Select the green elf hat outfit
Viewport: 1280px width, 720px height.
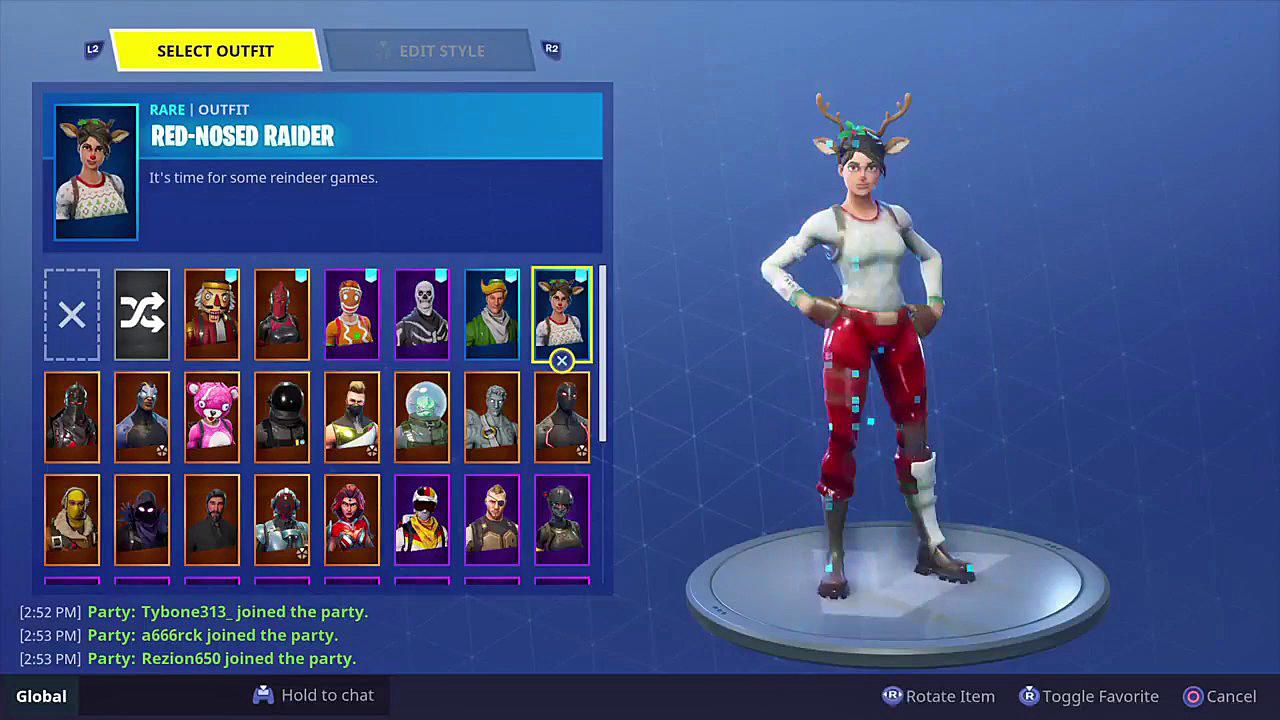[492, 315]
